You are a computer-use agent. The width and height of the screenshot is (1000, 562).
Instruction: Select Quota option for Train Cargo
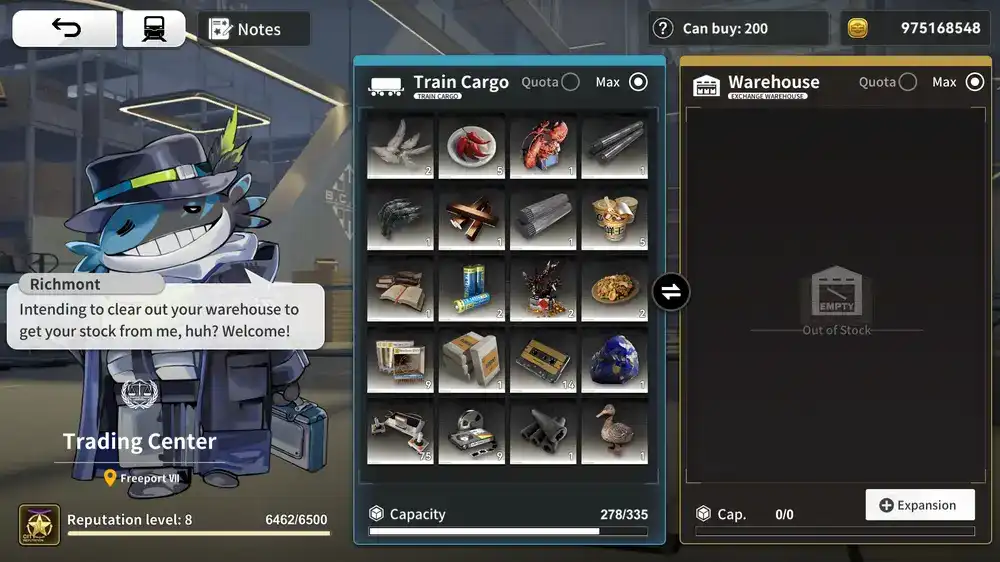coord(570,82)
